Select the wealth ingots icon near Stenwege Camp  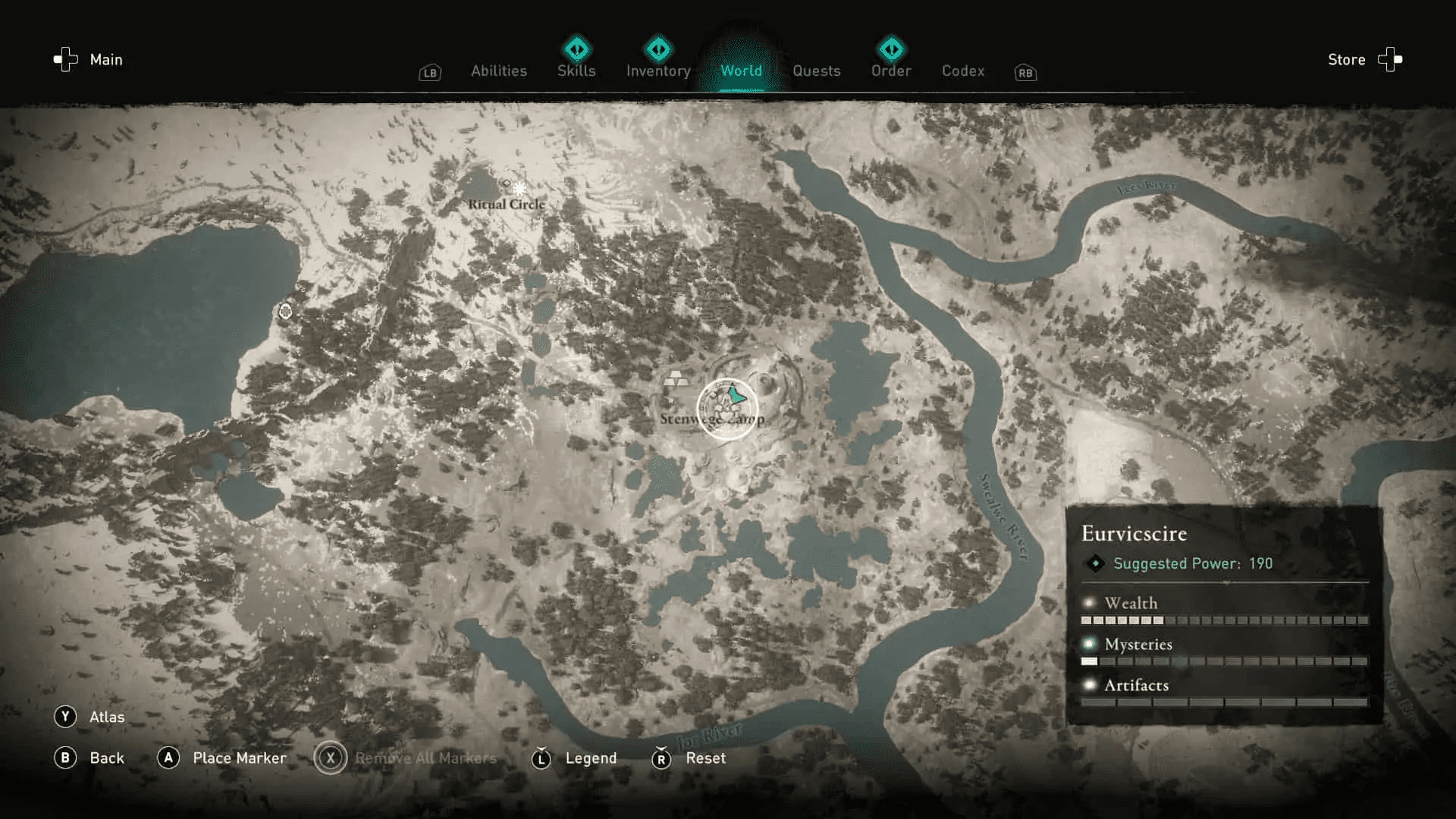(675, 378)
